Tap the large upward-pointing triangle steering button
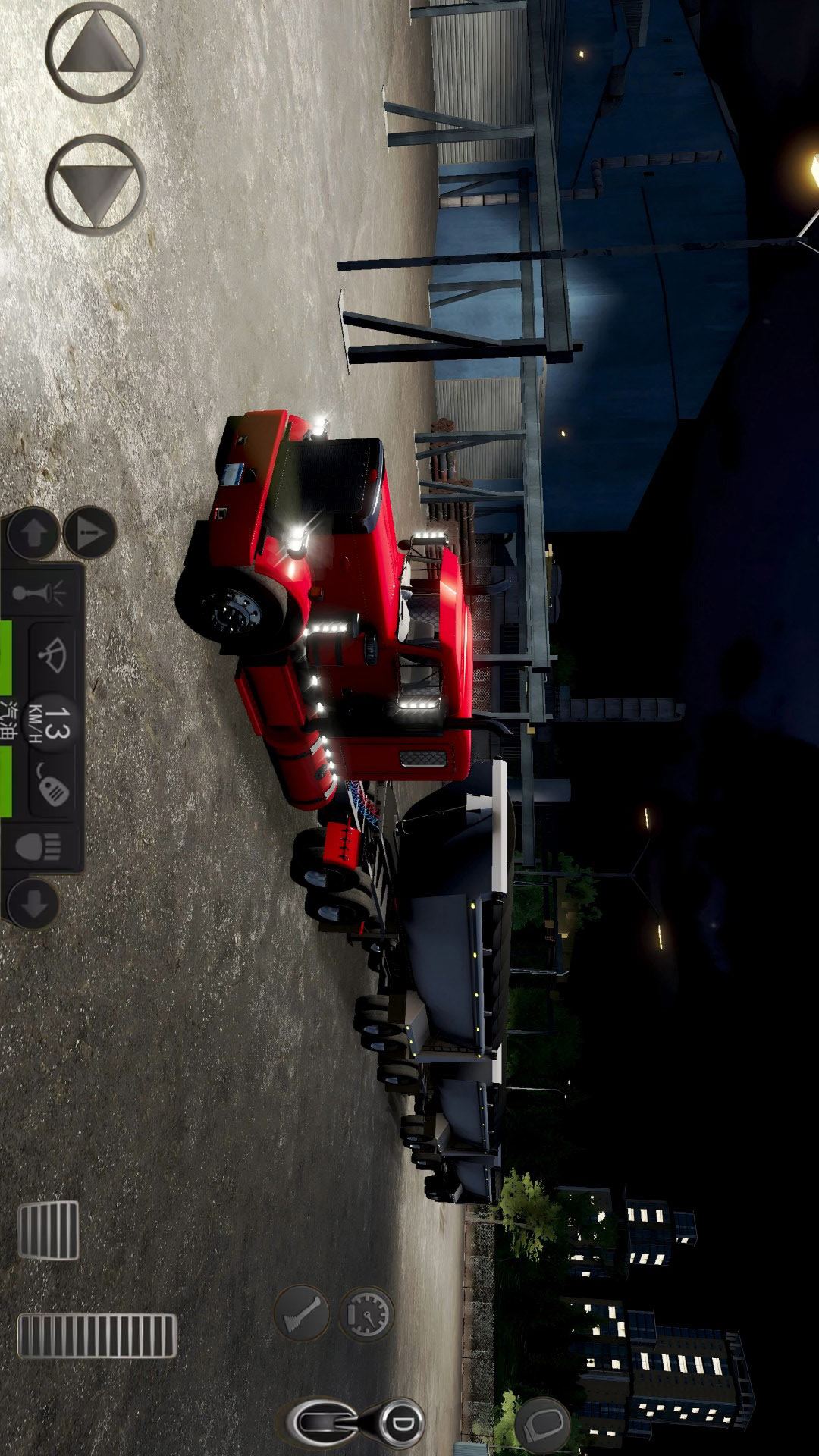This screenshot has width=819, height=1456. (95, 52)
